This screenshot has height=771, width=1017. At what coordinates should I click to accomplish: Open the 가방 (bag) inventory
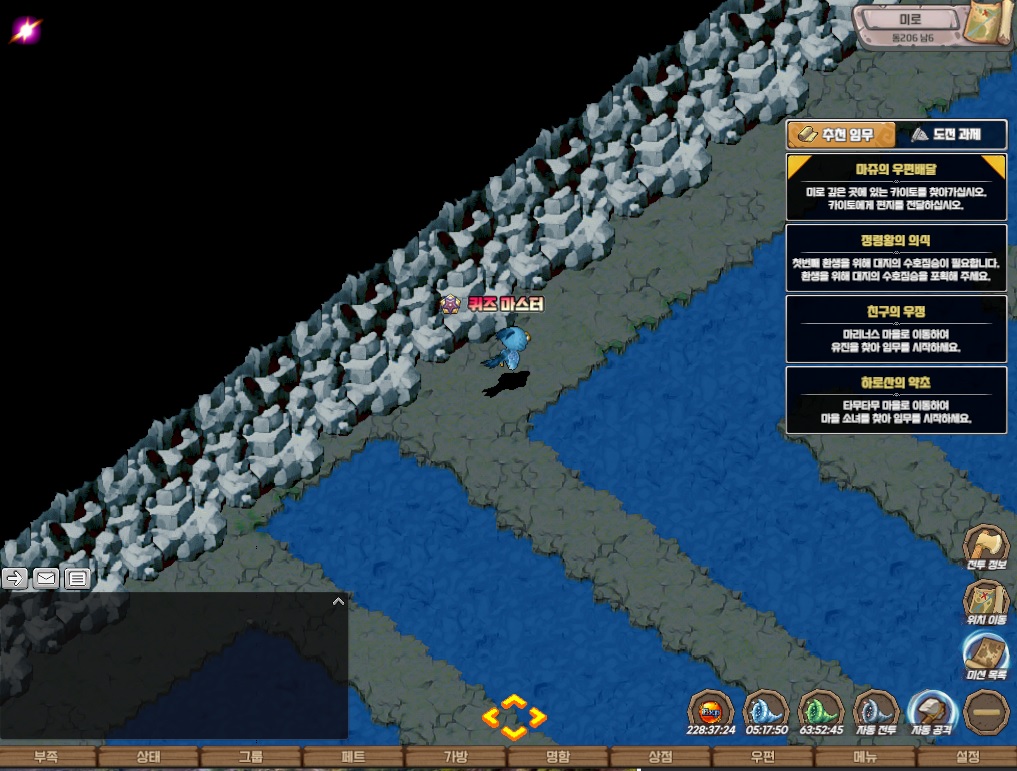[455, 757]
